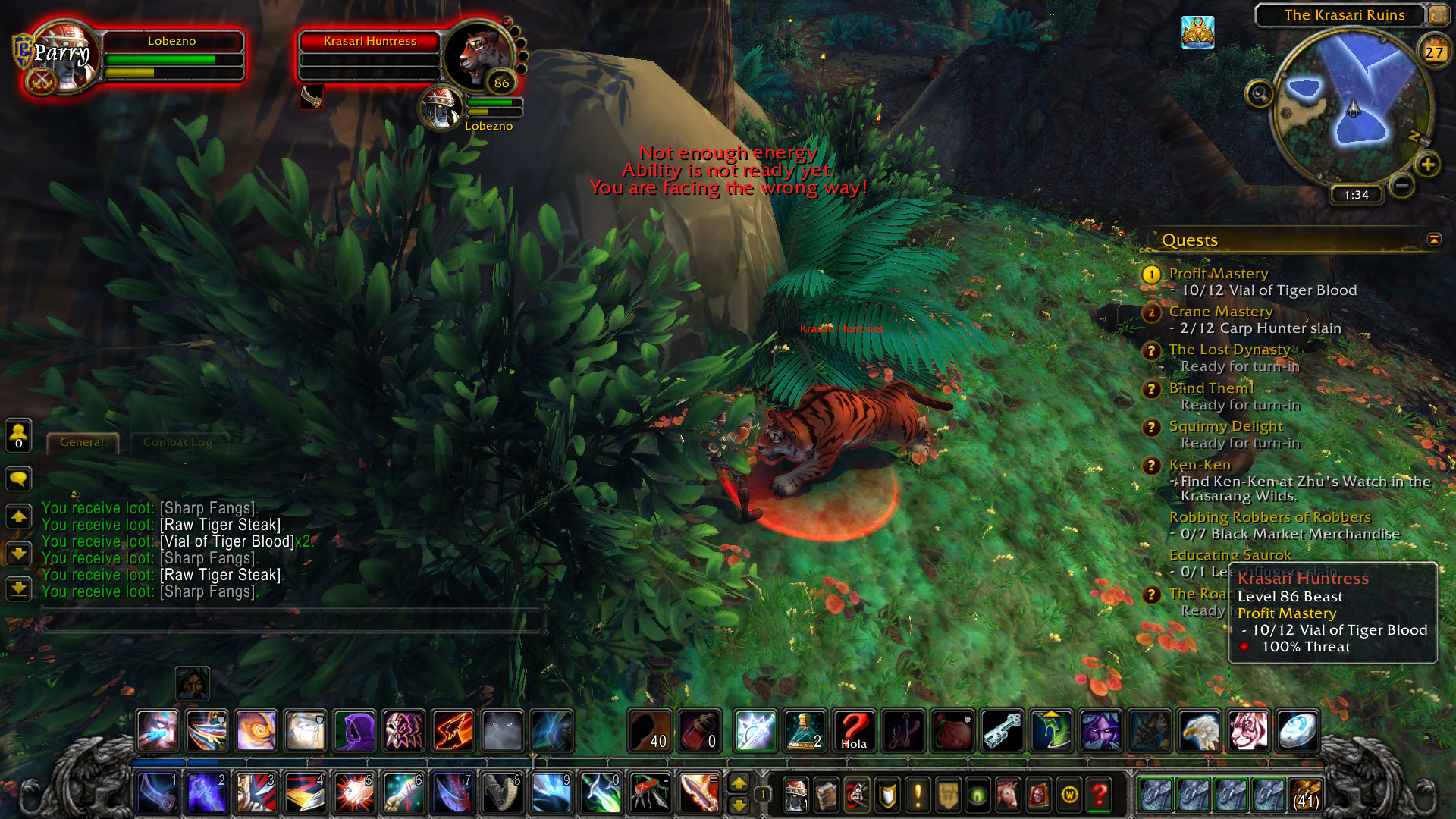1456x819 pixels.
Task: Open the main backpack showing (41)
Action: [1306, 794]
